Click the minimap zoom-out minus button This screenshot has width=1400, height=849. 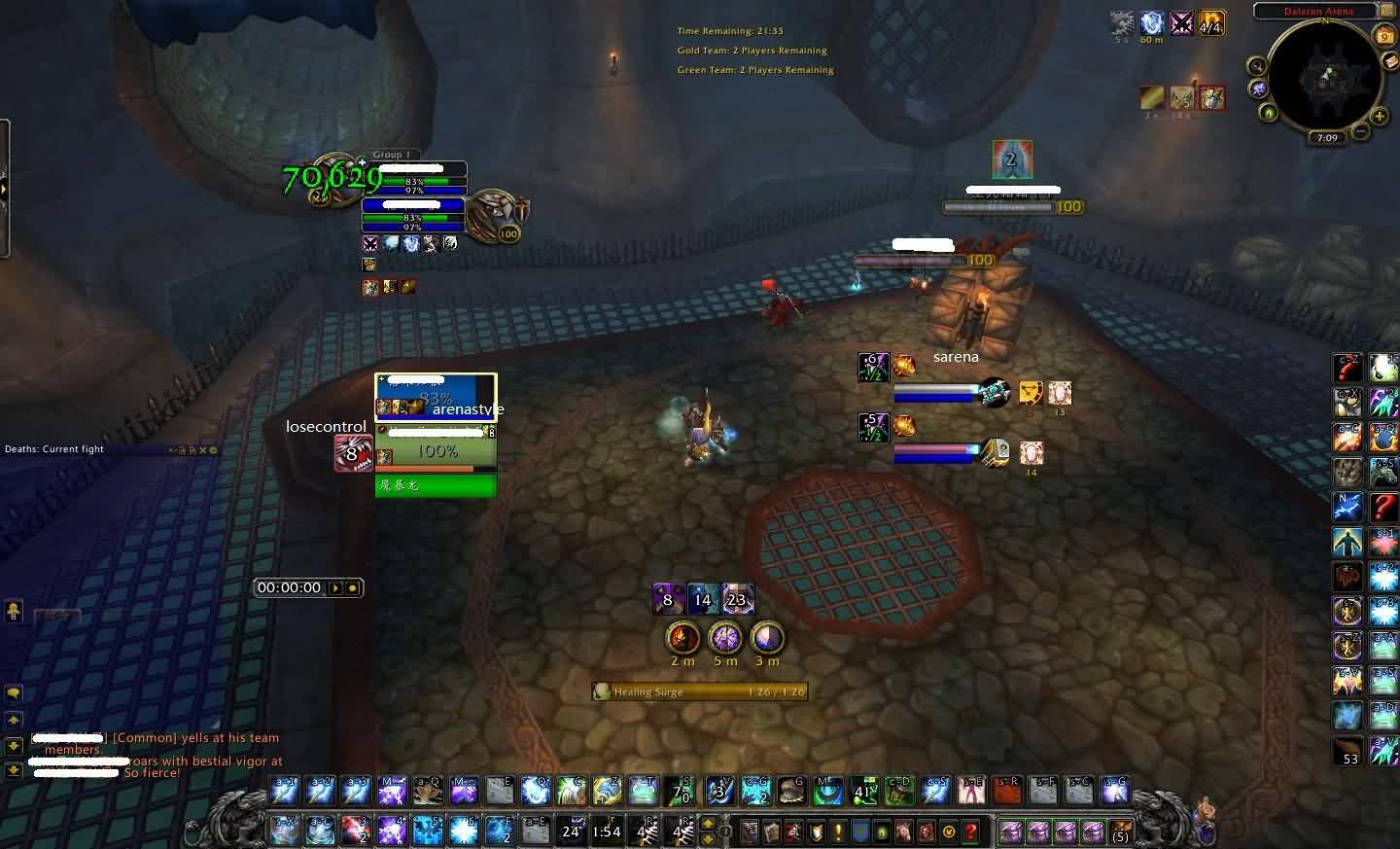click(1362, 130)
